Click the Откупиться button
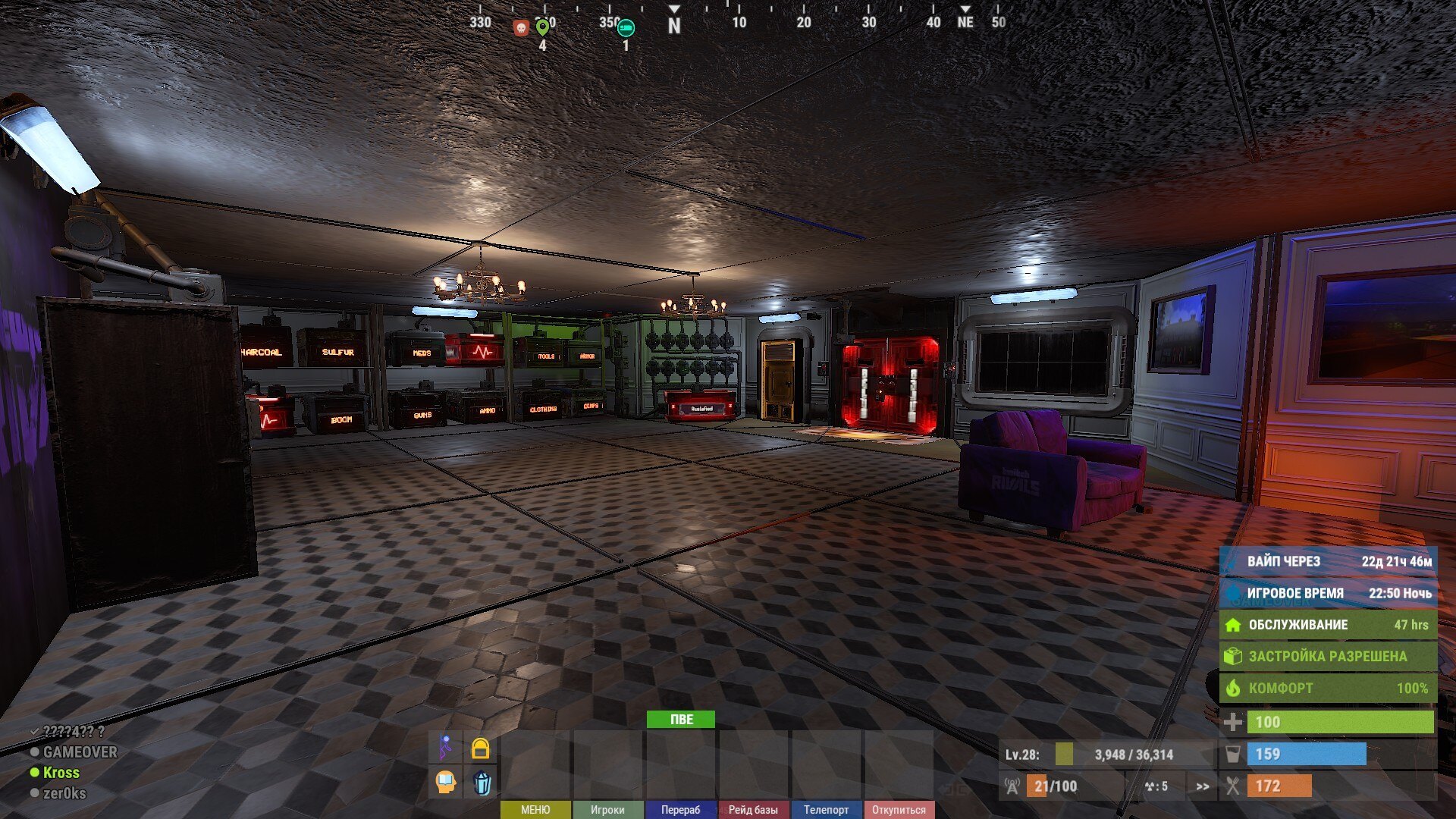The width and height of the screenshot is (1456, 819). (899, 810)
